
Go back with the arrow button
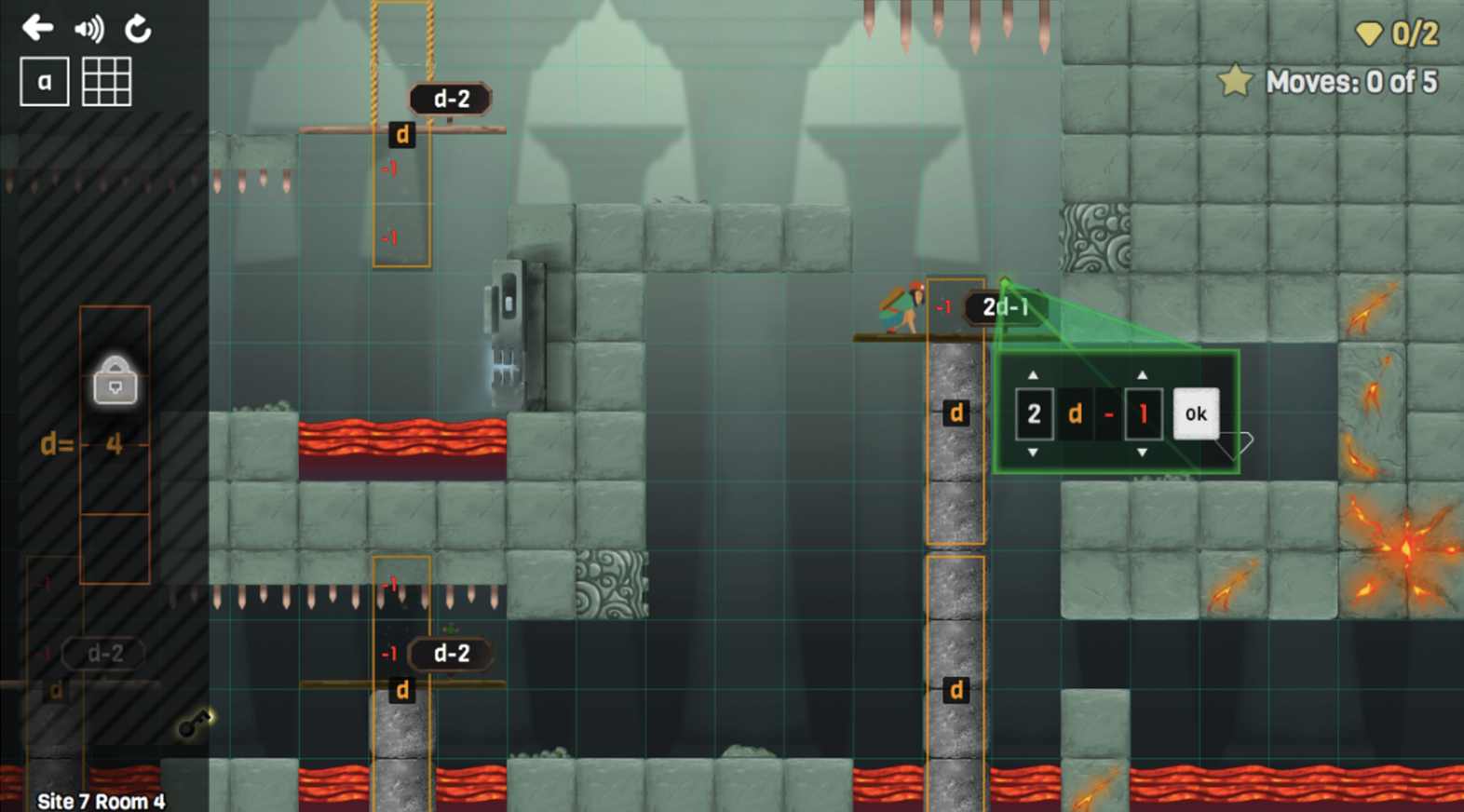(37, 28)
